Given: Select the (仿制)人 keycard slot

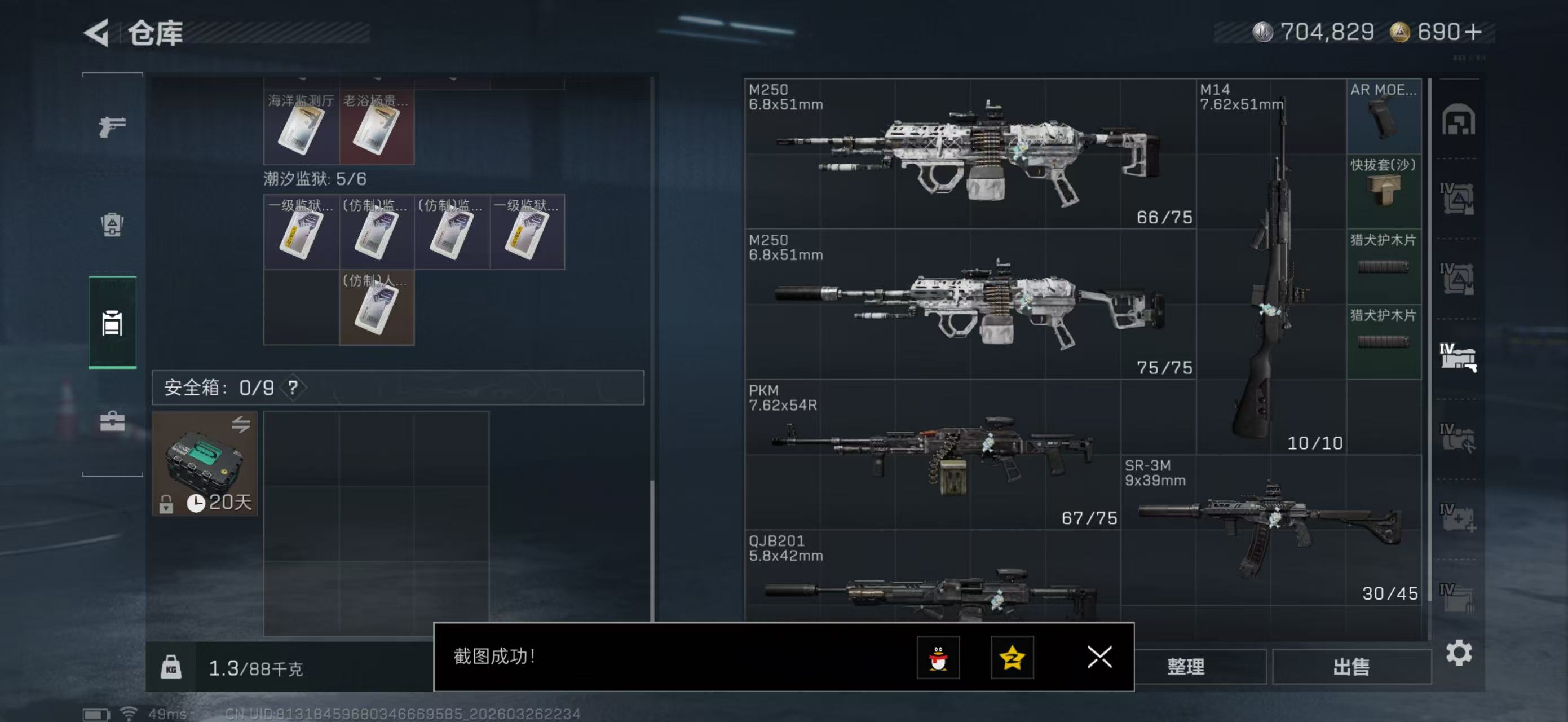Looking at the screenshot, I should (x=376, y=307).
